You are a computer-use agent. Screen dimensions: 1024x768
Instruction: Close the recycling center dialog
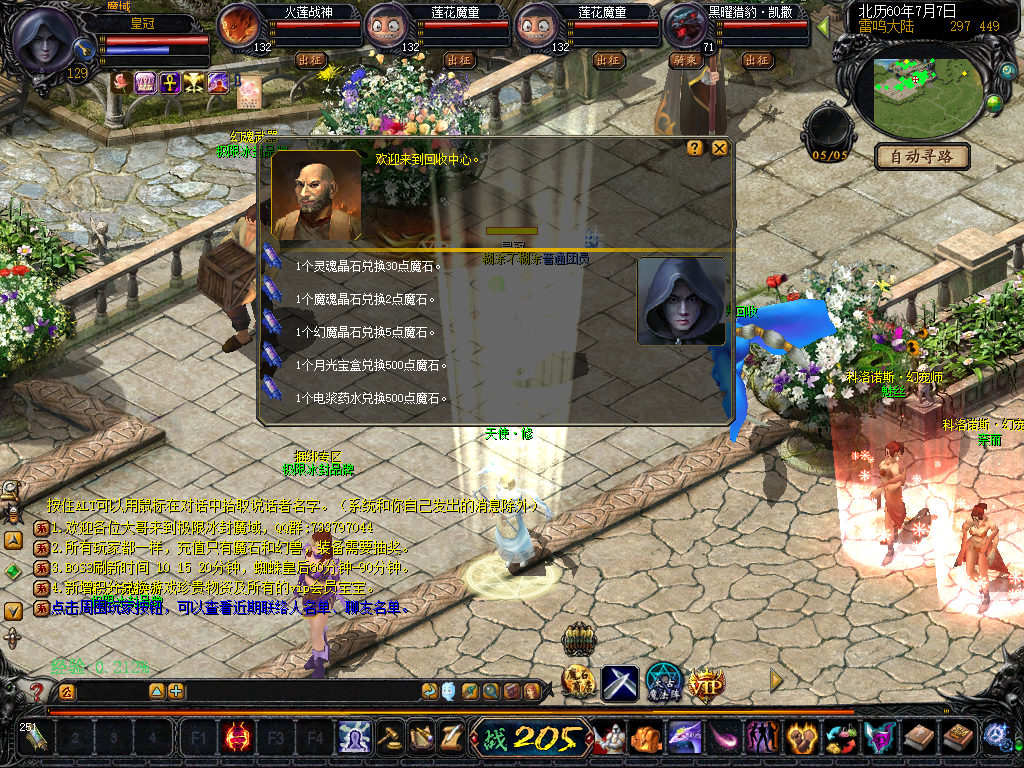719,148
